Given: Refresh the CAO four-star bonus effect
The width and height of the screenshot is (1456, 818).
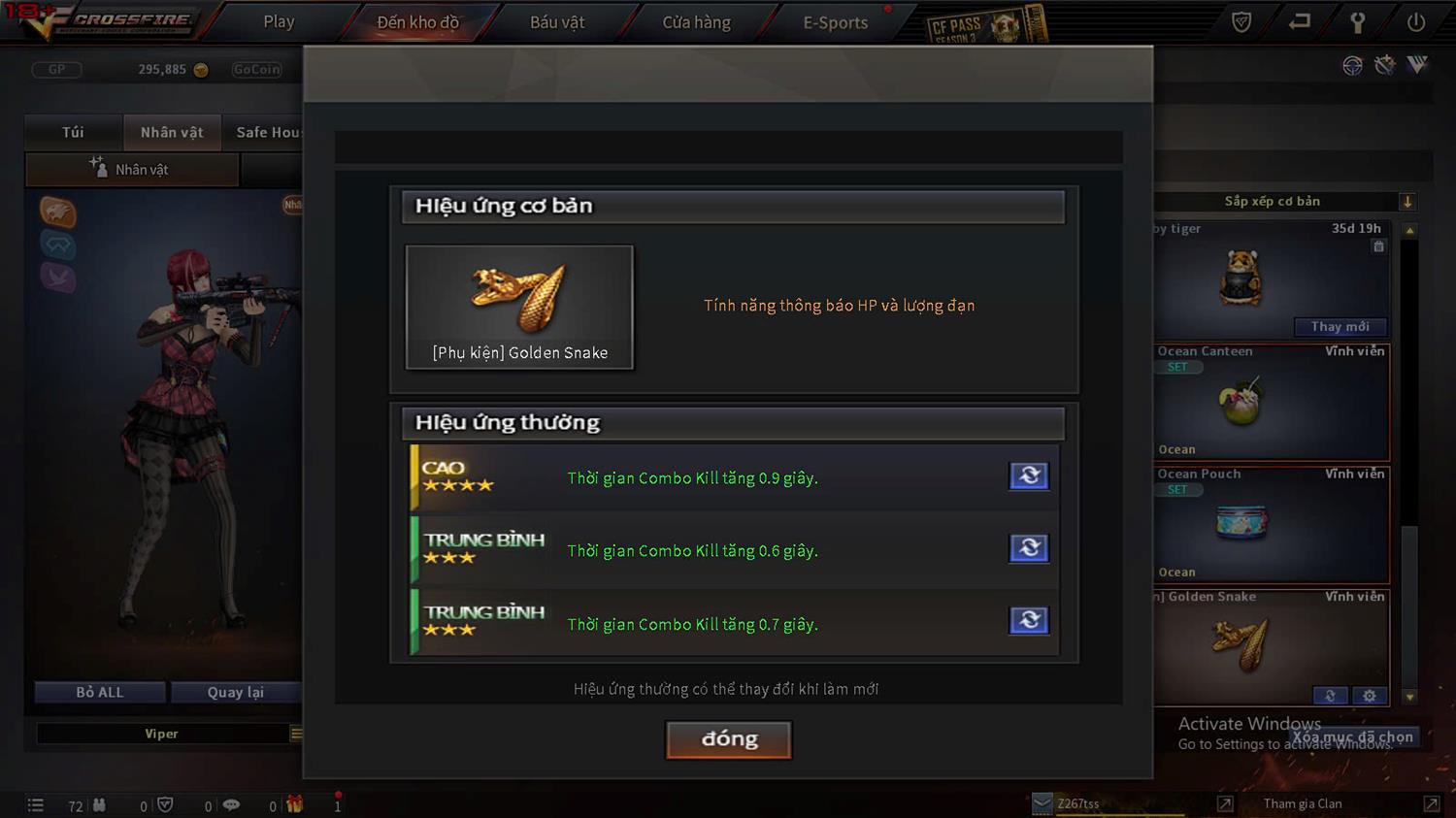Looking at the screenshot, I should [1029, 475].
